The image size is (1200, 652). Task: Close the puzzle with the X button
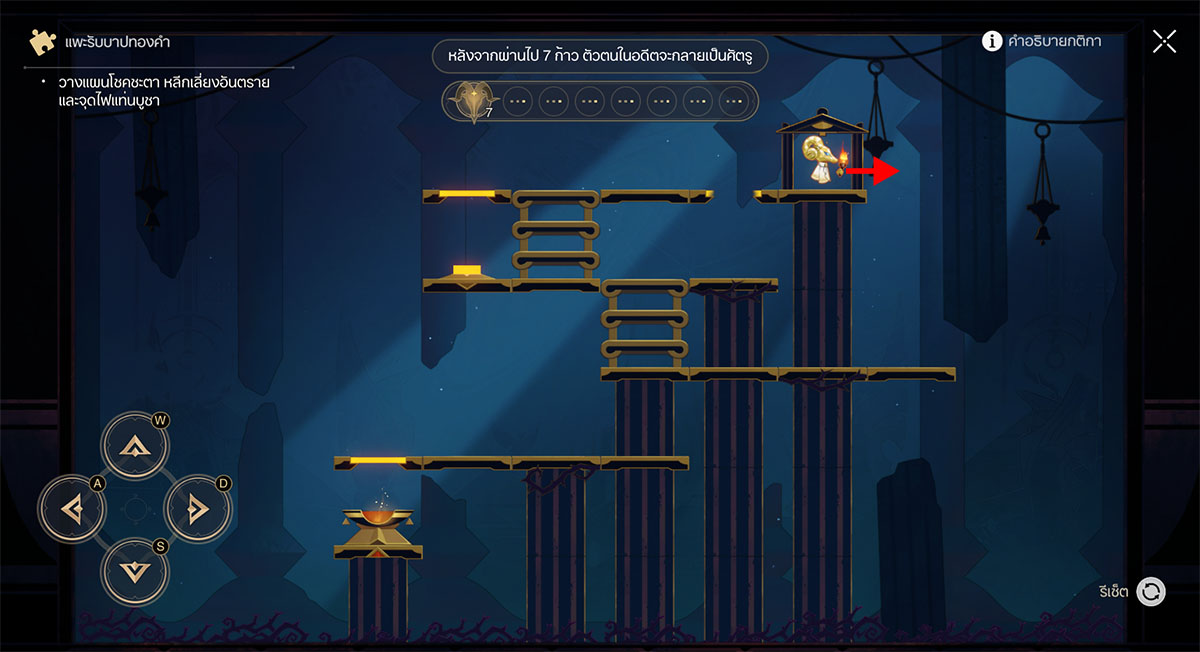pos(1164,41)
